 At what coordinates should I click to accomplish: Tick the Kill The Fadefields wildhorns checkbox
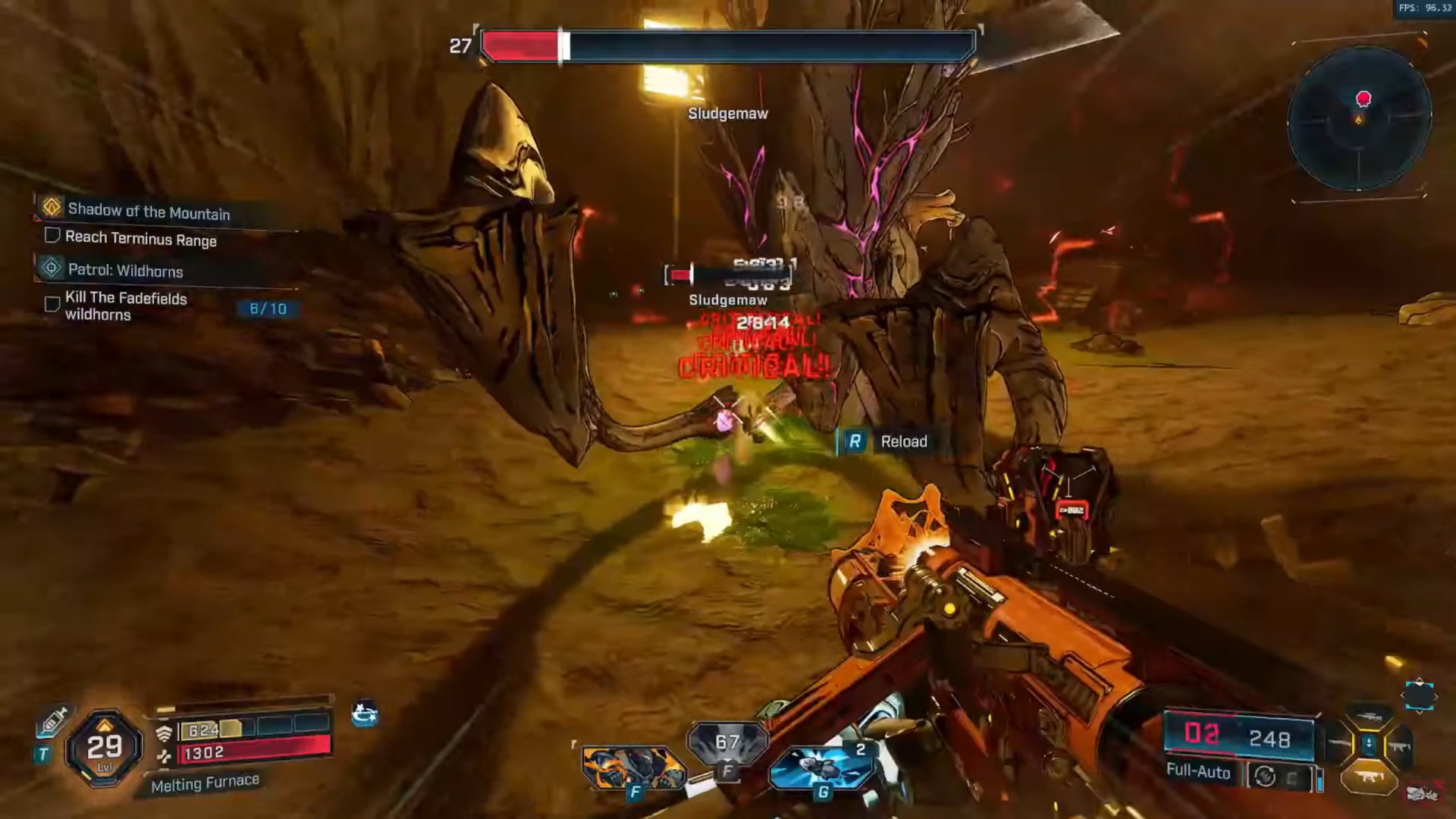(x=52, y=304)
